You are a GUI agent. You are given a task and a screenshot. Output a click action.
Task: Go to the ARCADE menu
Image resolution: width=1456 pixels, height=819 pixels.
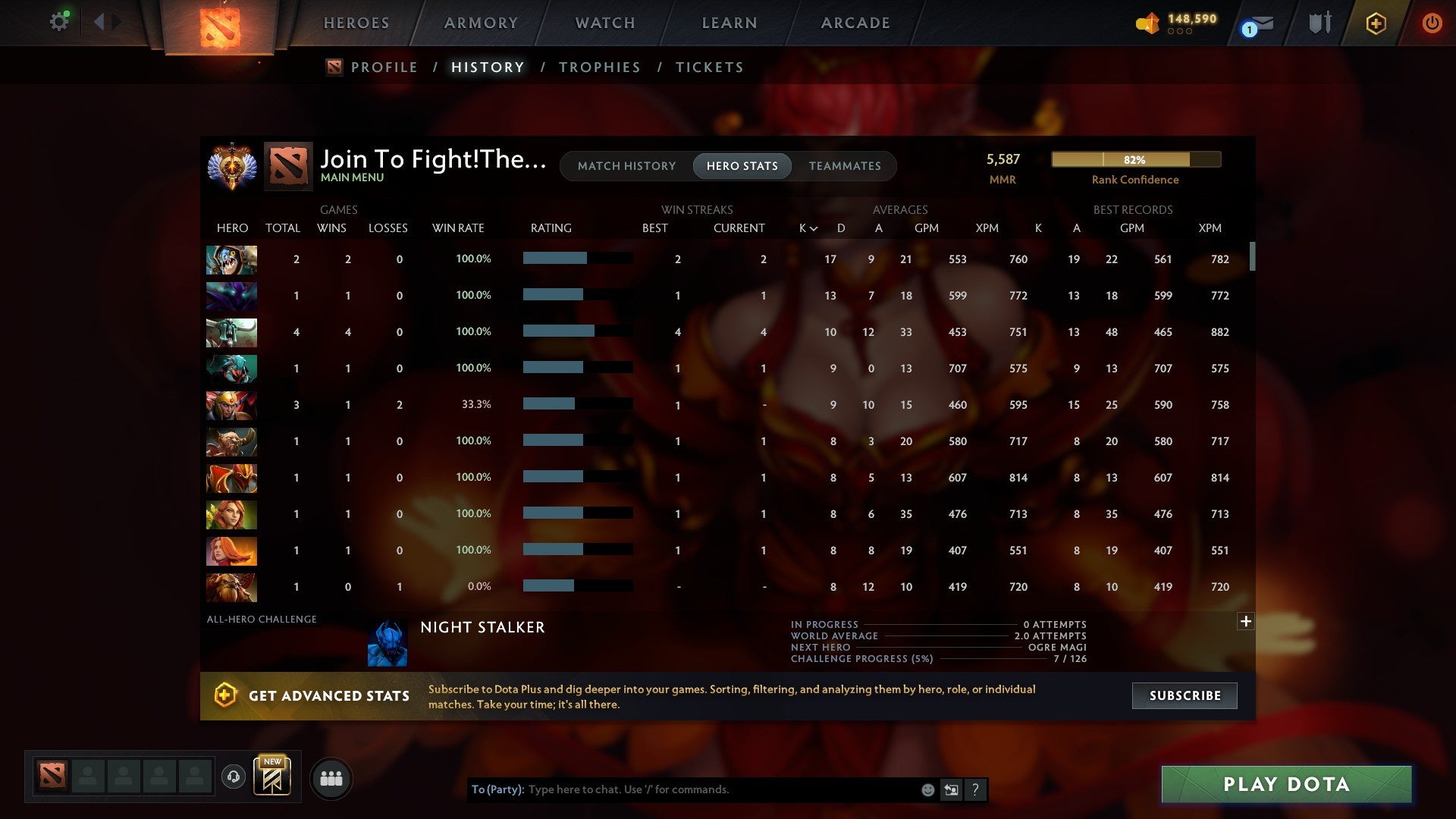855,23
